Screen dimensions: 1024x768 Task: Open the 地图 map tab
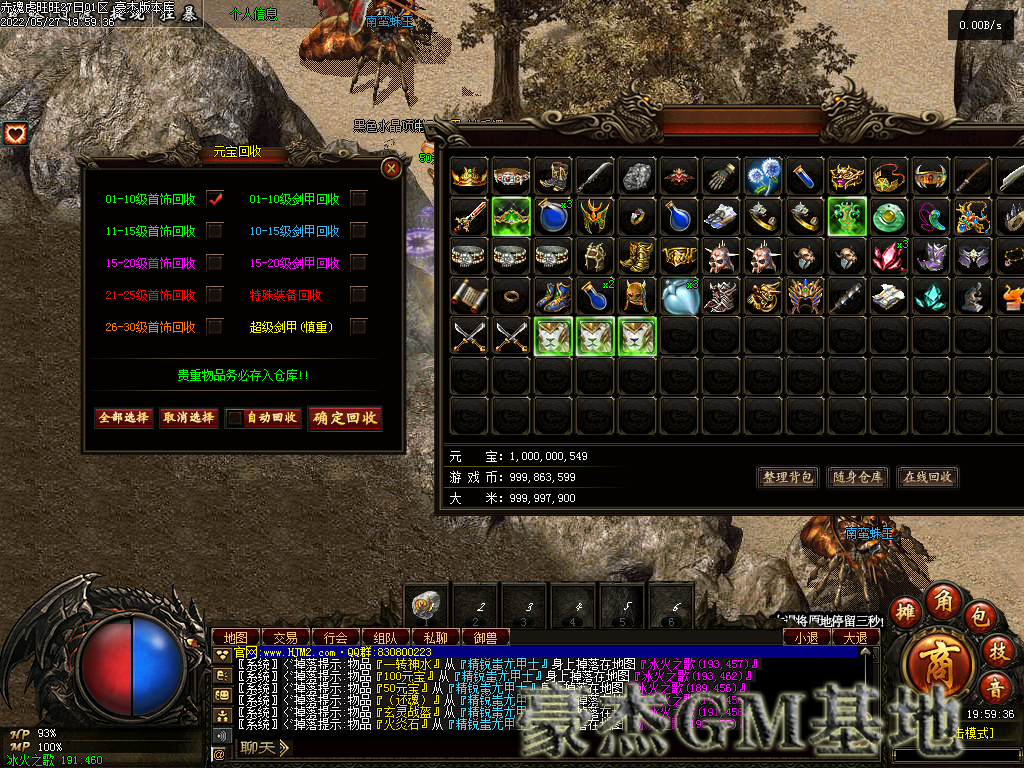click(236, 637)
